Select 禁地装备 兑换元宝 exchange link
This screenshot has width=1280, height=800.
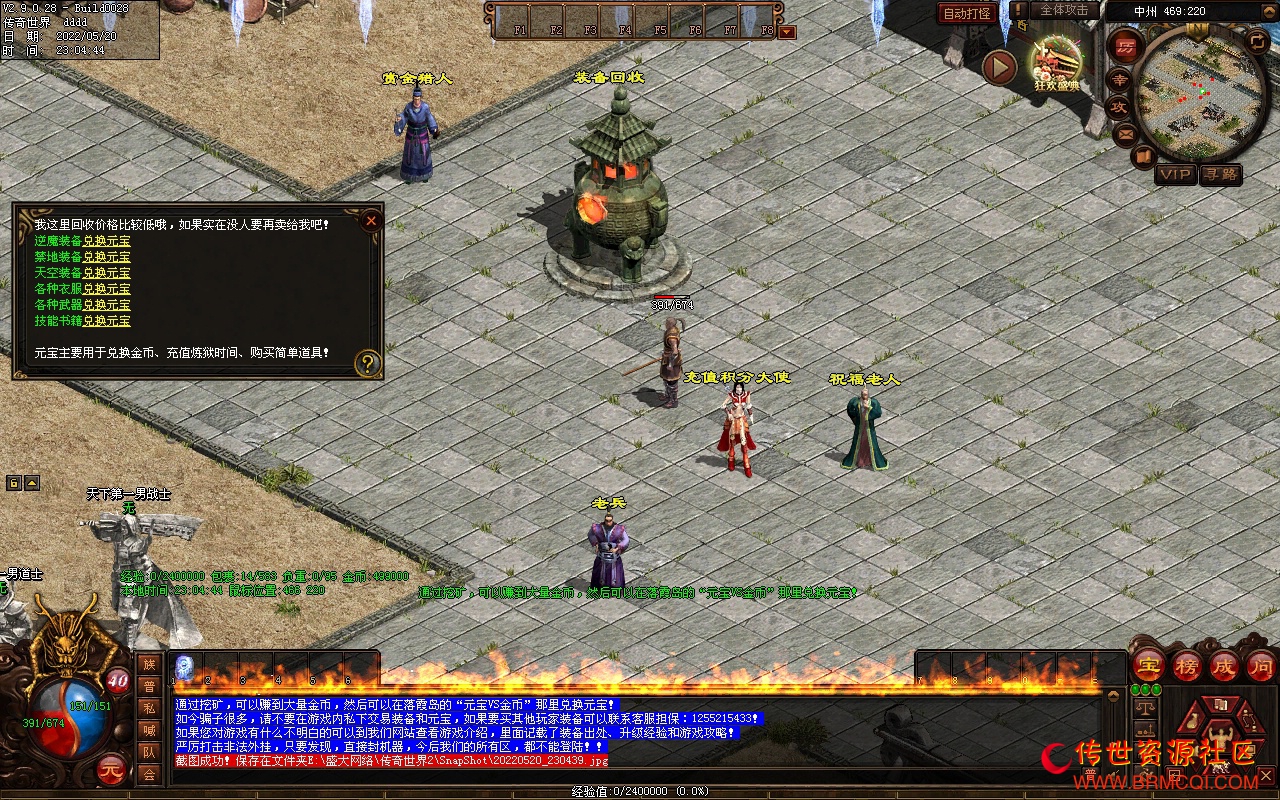(x=106, y=257)
